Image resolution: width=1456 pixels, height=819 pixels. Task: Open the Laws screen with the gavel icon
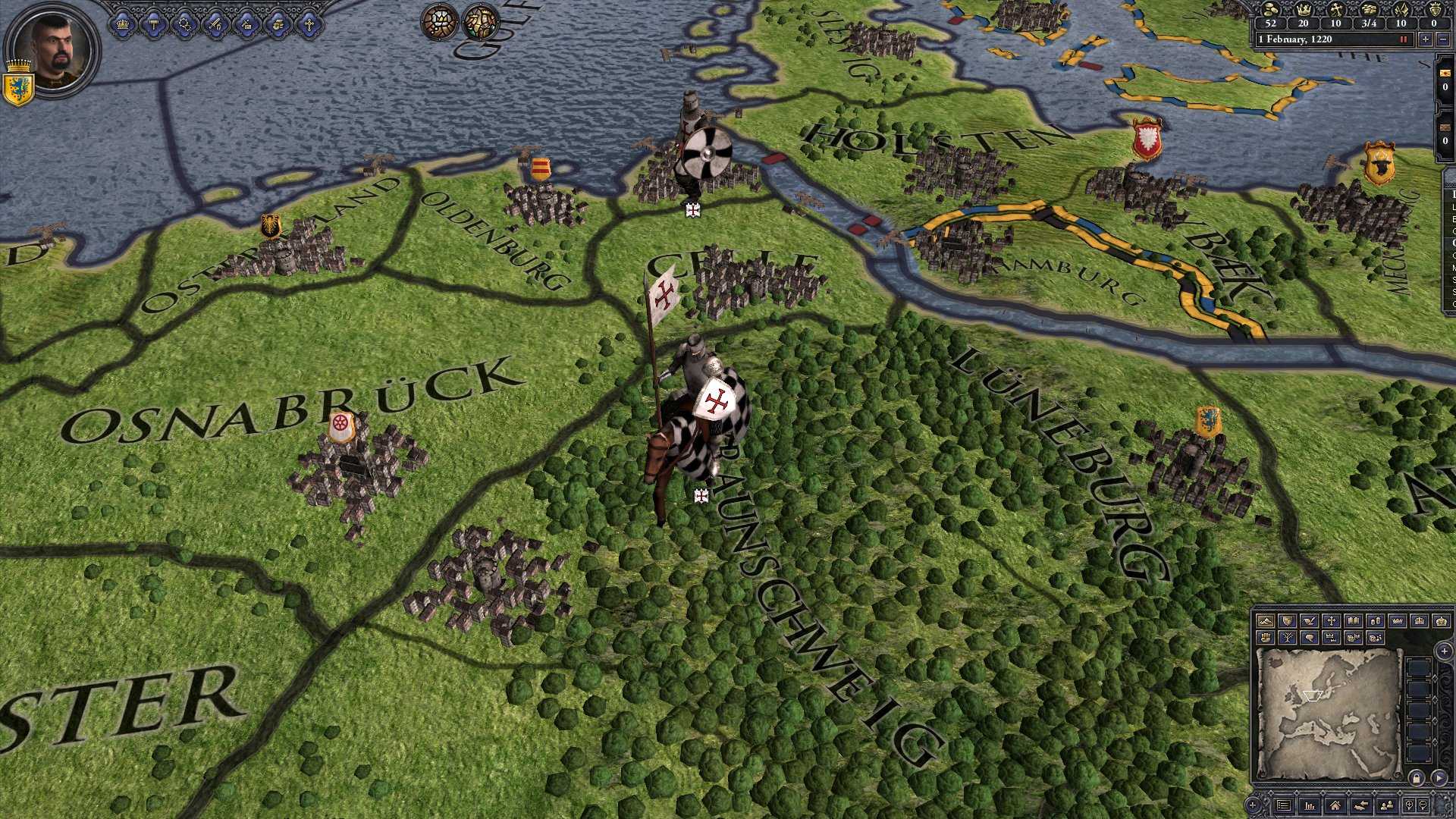[154, 23]
